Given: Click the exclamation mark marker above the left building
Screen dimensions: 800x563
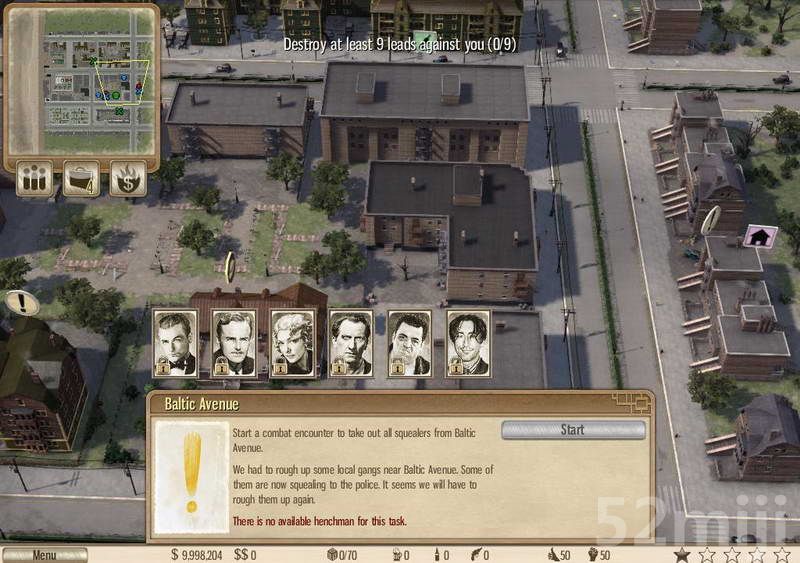Looking at the screenshot, I should pyautogui.click(x=21, y=302).
